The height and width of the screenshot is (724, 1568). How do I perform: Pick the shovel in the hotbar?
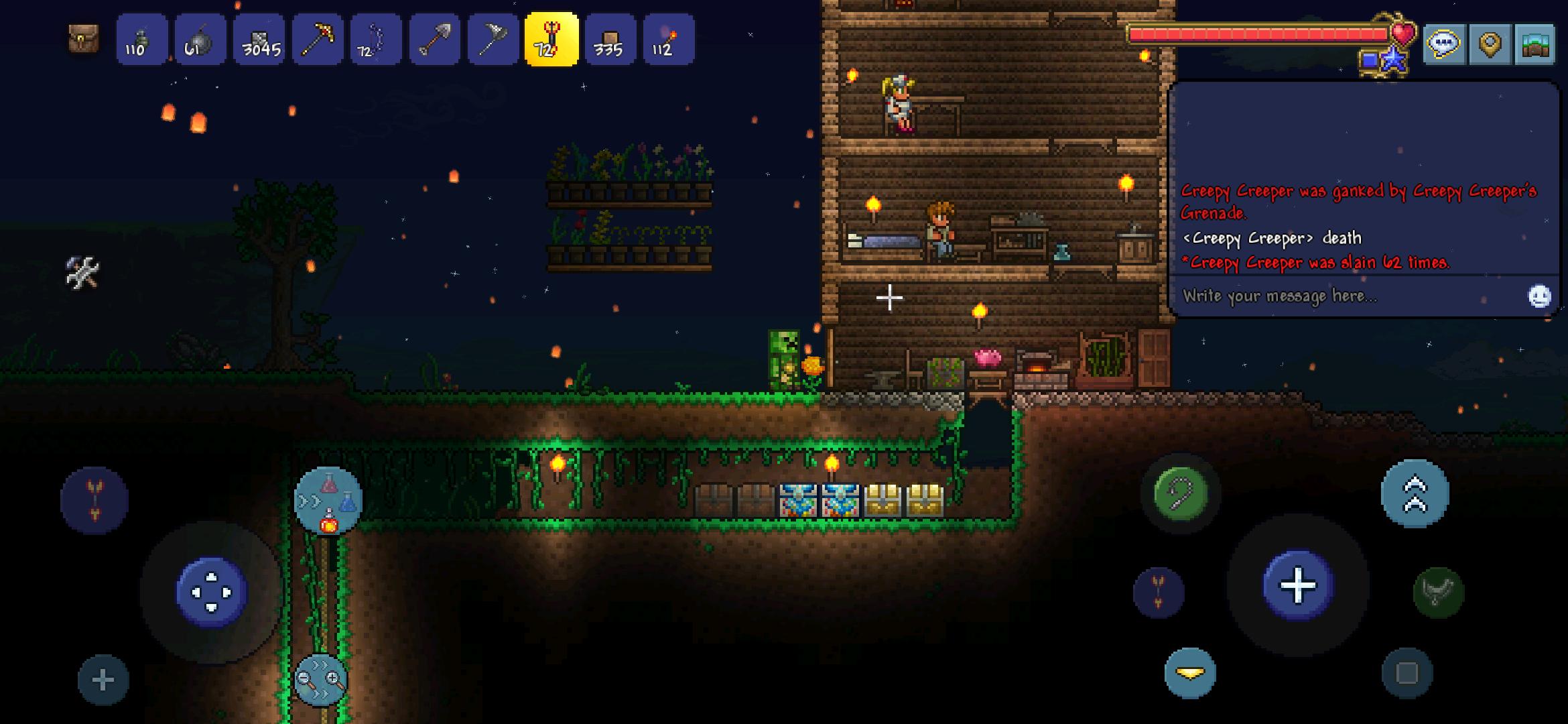coord(434,40)
